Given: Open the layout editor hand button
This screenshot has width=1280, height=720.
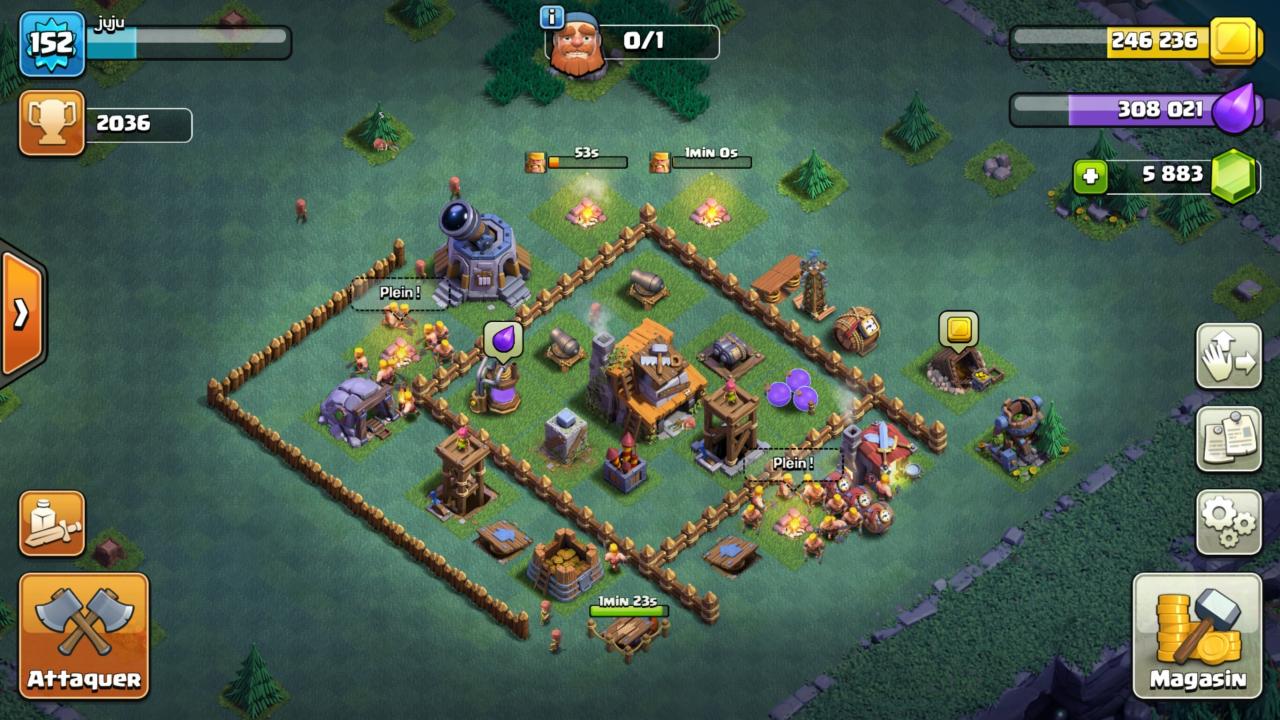Looking at the screenshot, I should pyautogui.click(x=1228, y=356).
